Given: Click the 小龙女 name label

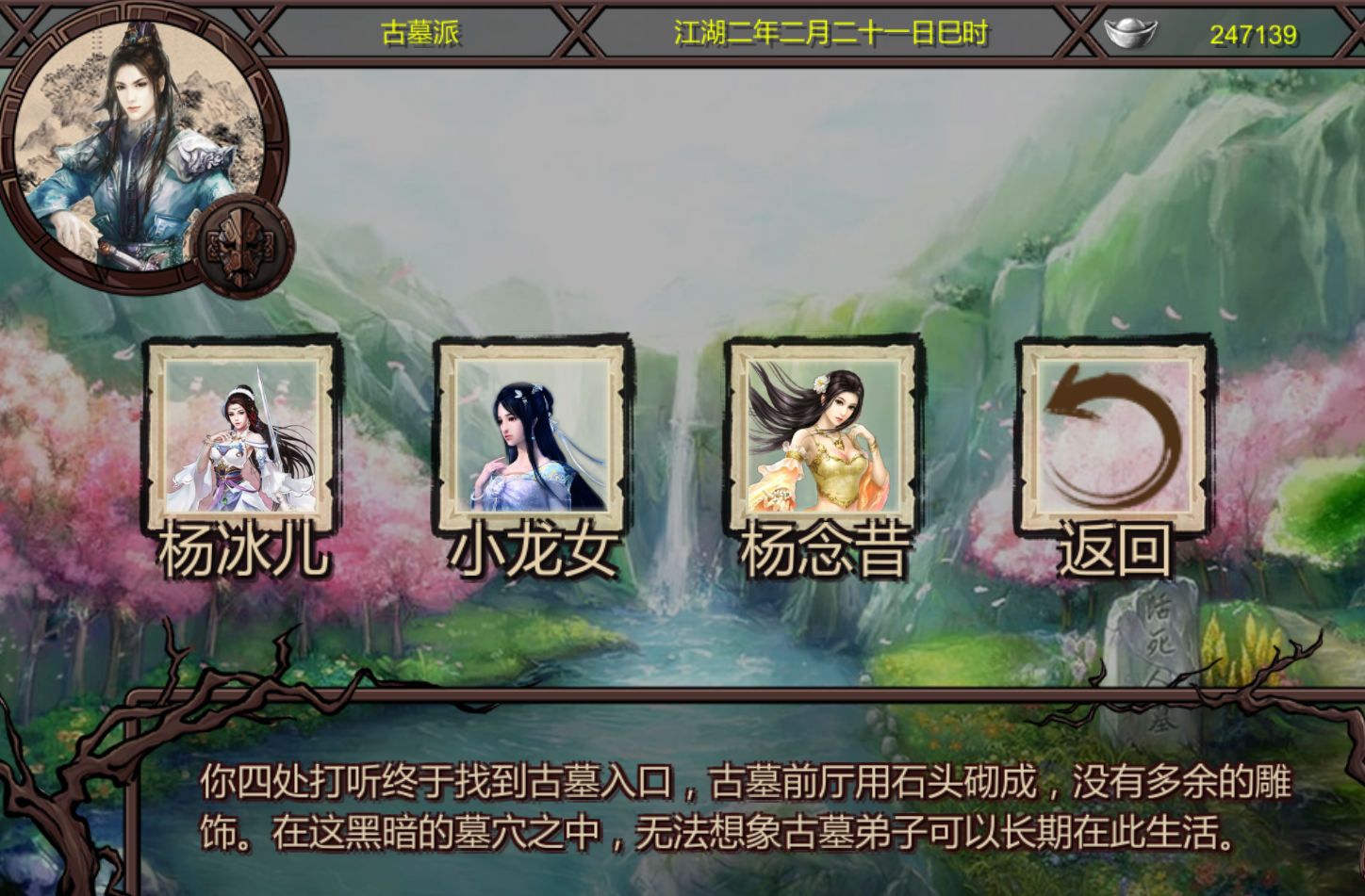Looking at the screenshot, I should (531, 551).
